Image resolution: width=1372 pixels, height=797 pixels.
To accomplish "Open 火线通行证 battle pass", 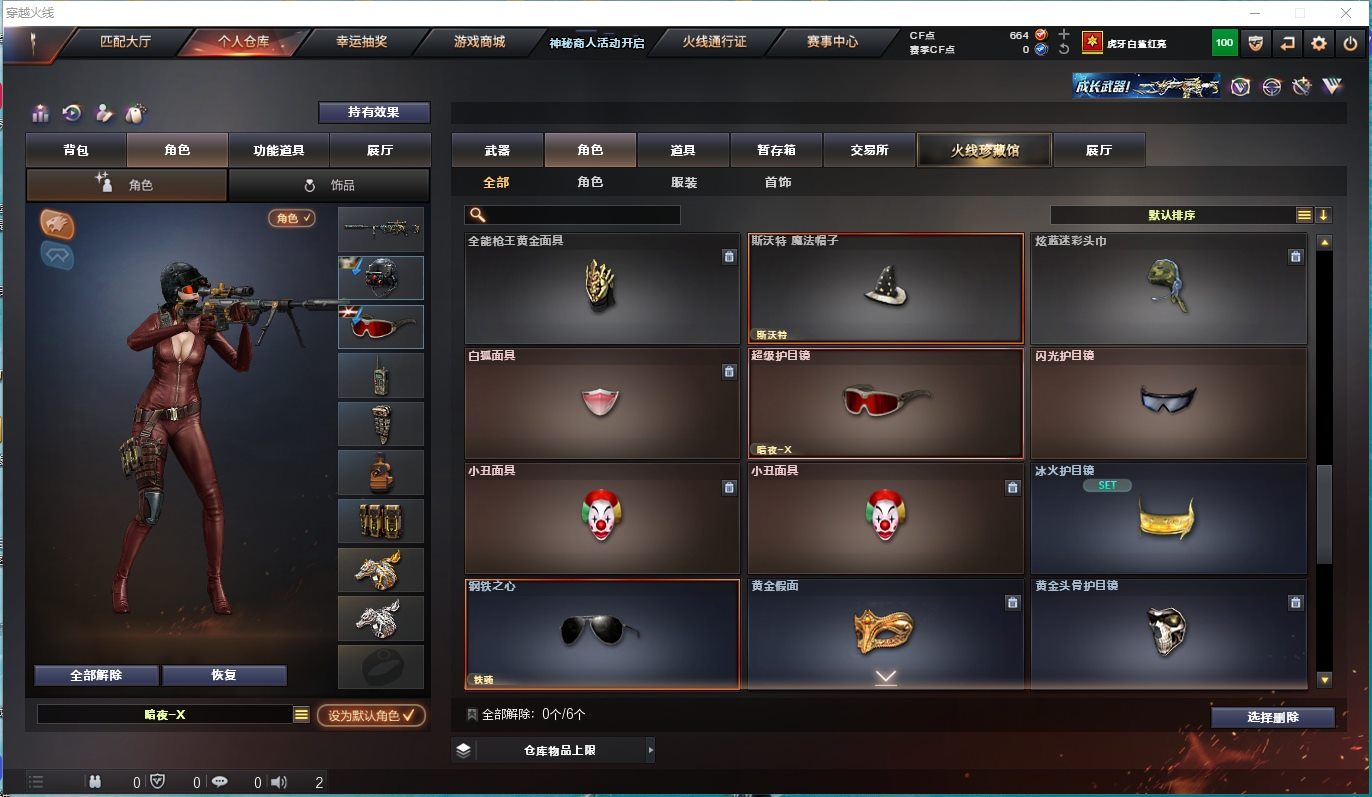I will point(714,42).
